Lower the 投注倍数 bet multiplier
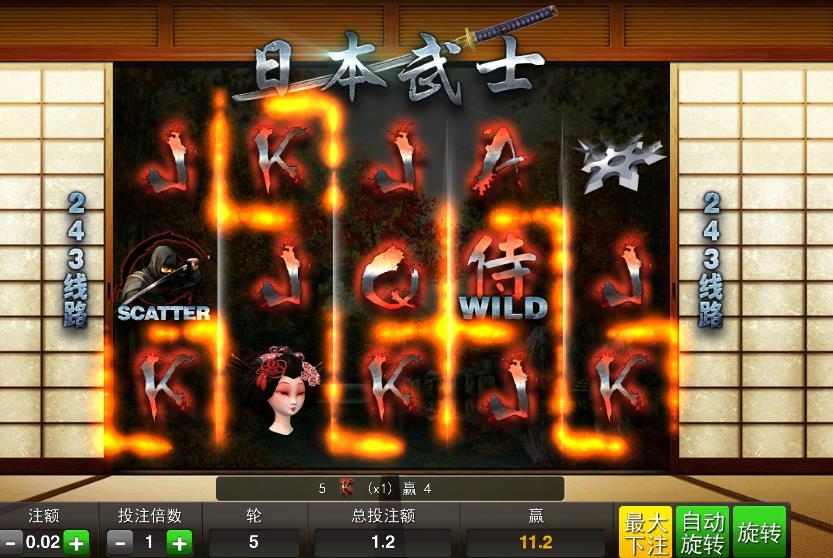 click(x=120, y=543)
